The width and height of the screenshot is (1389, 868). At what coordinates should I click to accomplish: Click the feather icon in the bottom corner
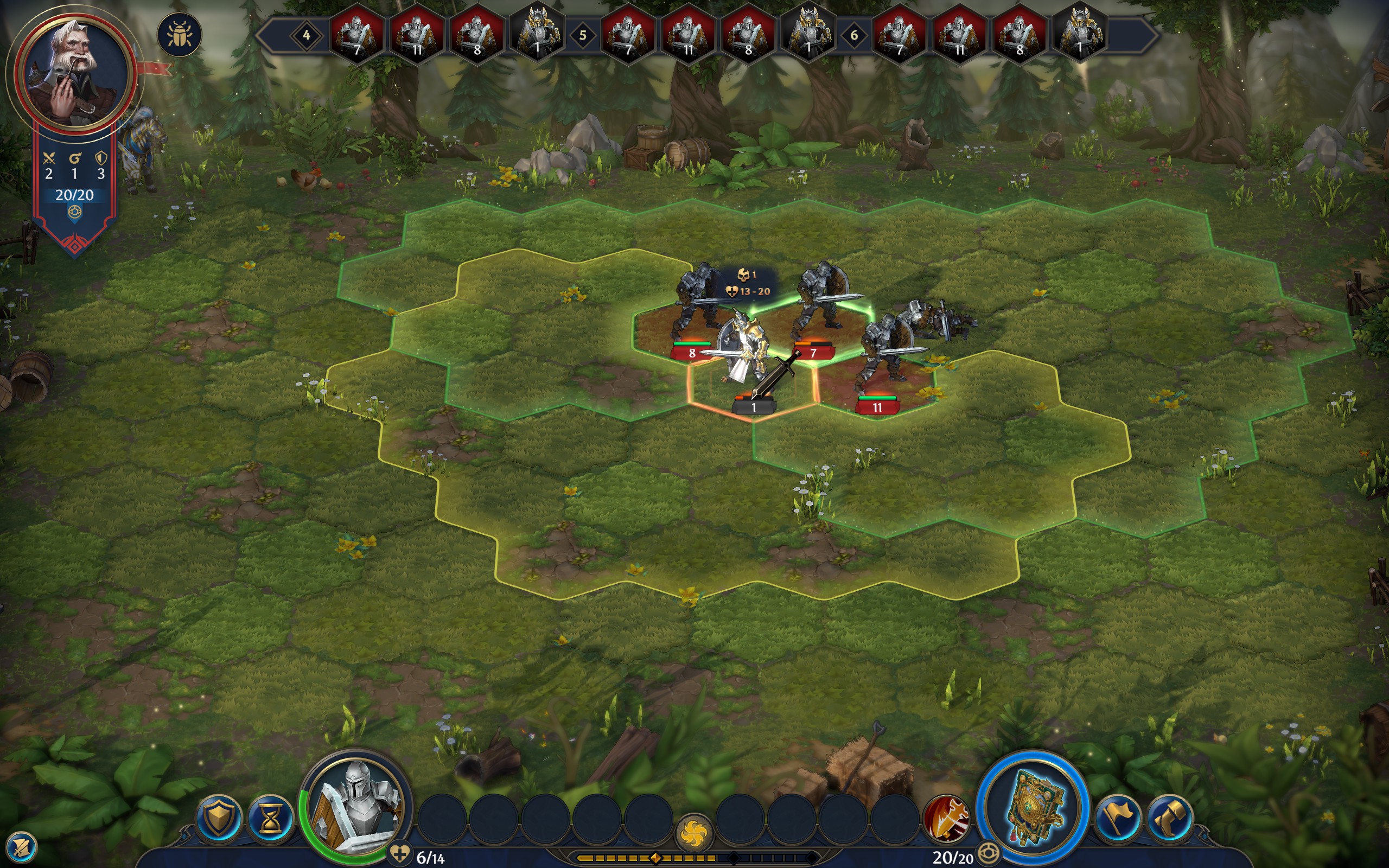tap(22, 847)
